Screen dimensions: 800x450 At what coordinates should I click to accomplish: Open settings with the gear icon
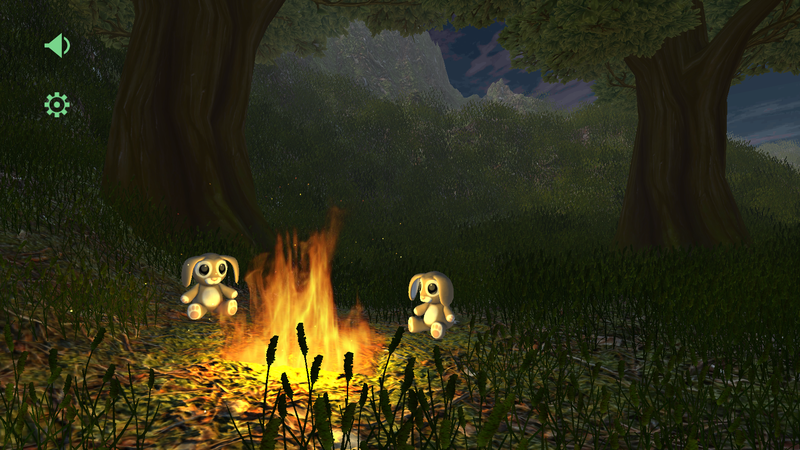[57, 104]
